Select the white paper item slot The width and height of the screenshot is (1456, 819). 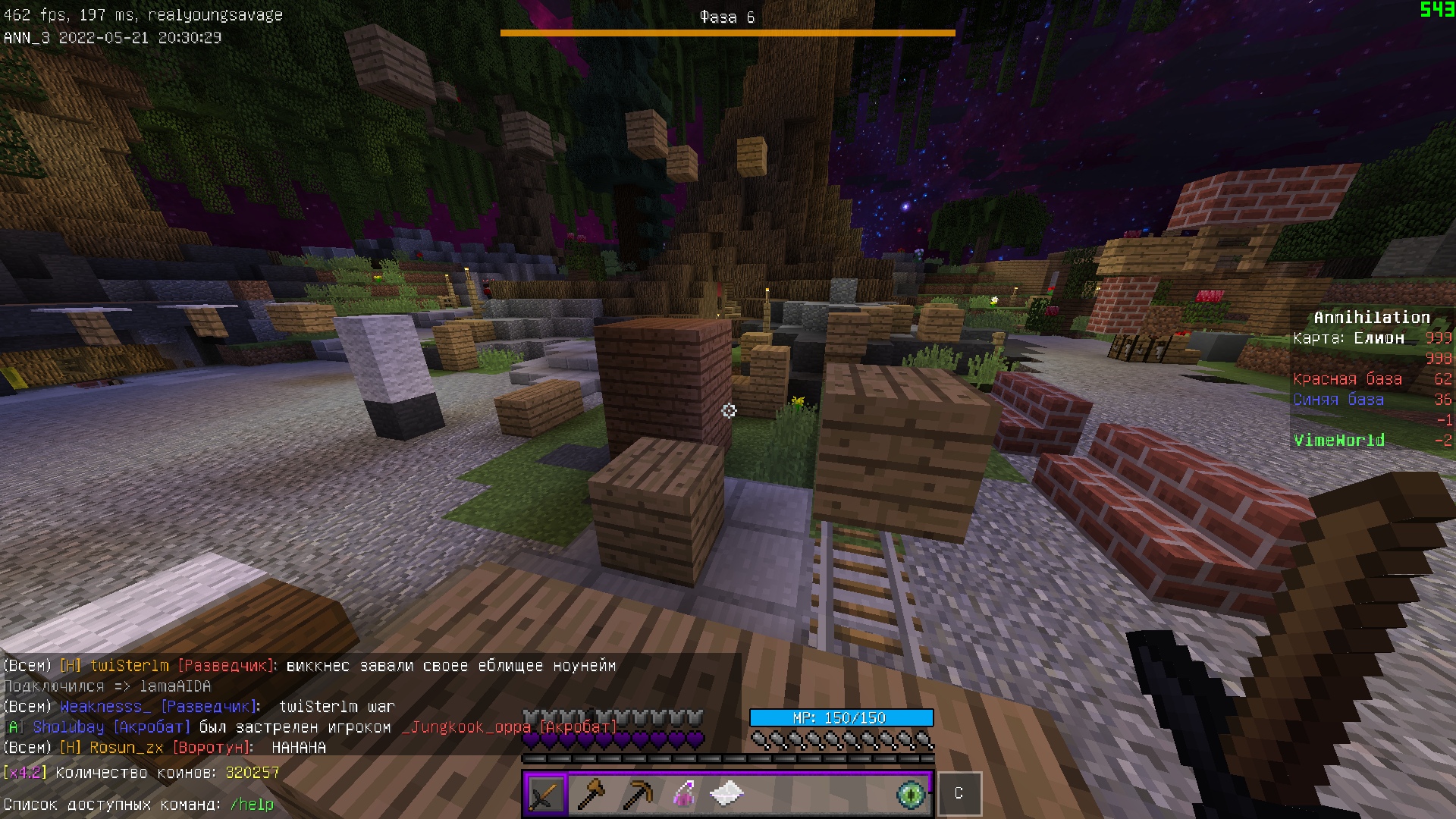(726, 794)
